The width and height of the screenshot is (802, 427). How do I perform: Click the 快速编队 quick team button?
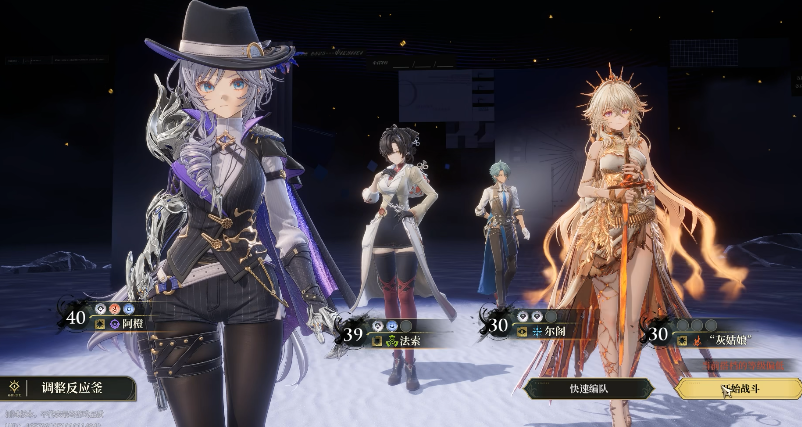588,389
